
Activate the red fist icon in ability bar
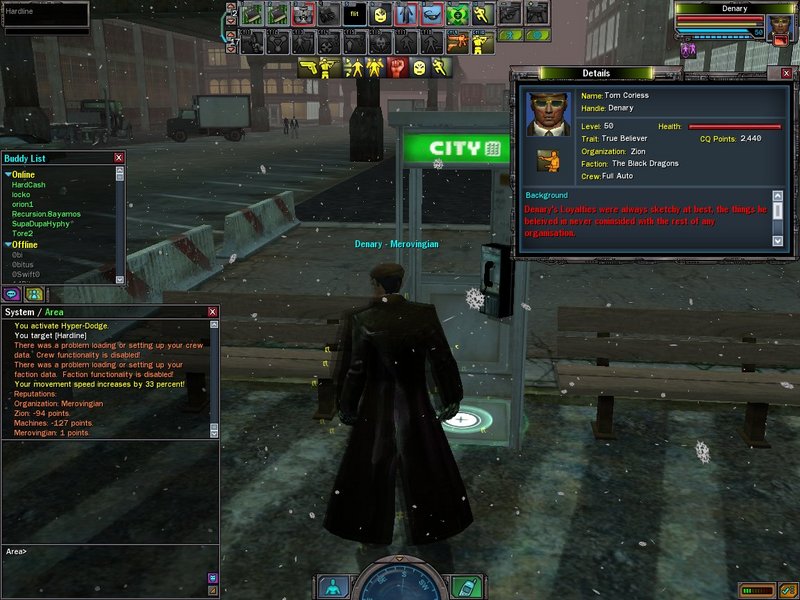click(397, 68)
